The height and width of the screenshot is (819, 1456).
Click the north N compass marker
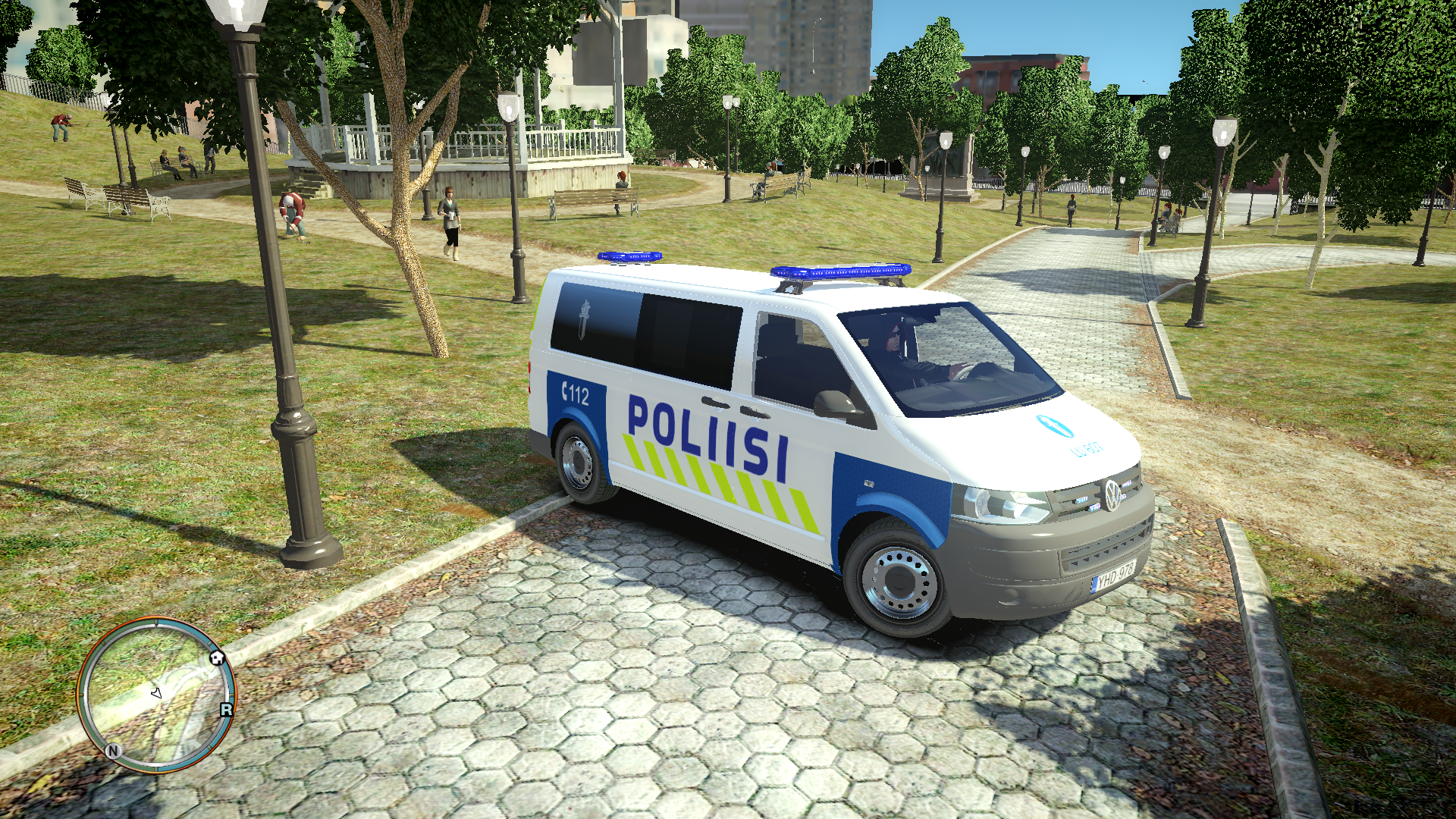point(113,751)
